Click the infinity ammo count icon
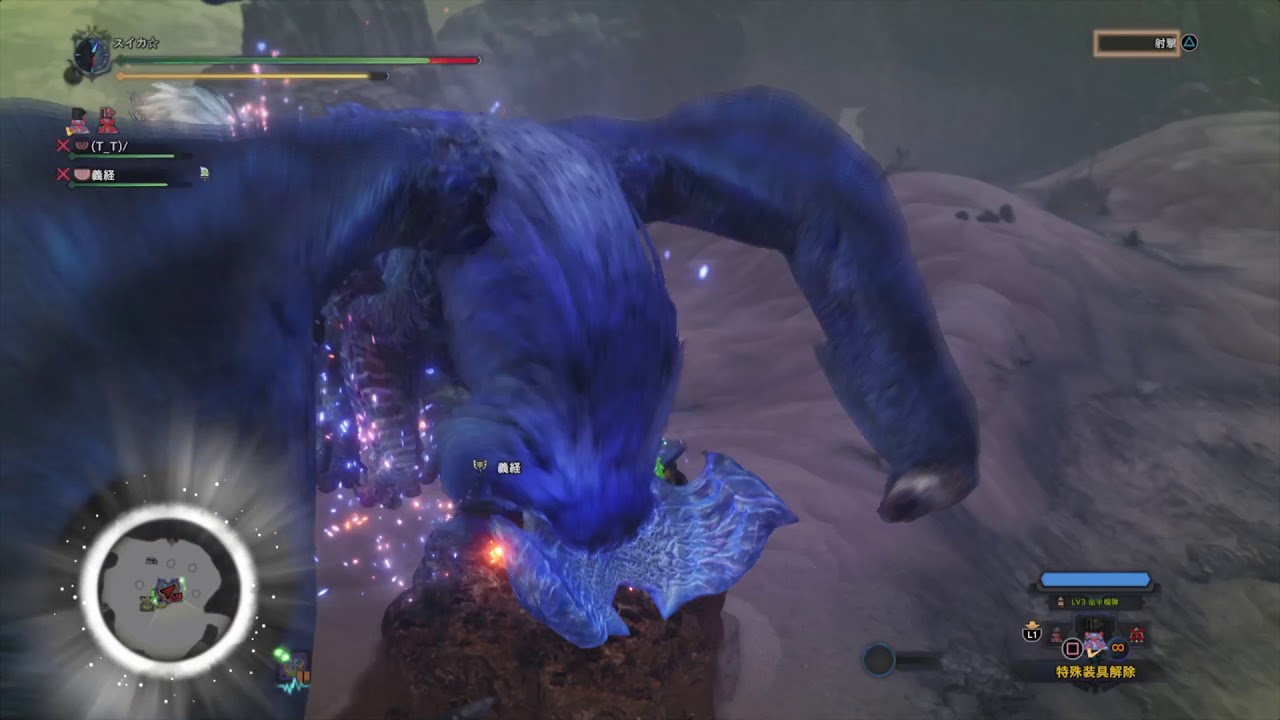1280x720 pixels. (x=1118, y=648)
